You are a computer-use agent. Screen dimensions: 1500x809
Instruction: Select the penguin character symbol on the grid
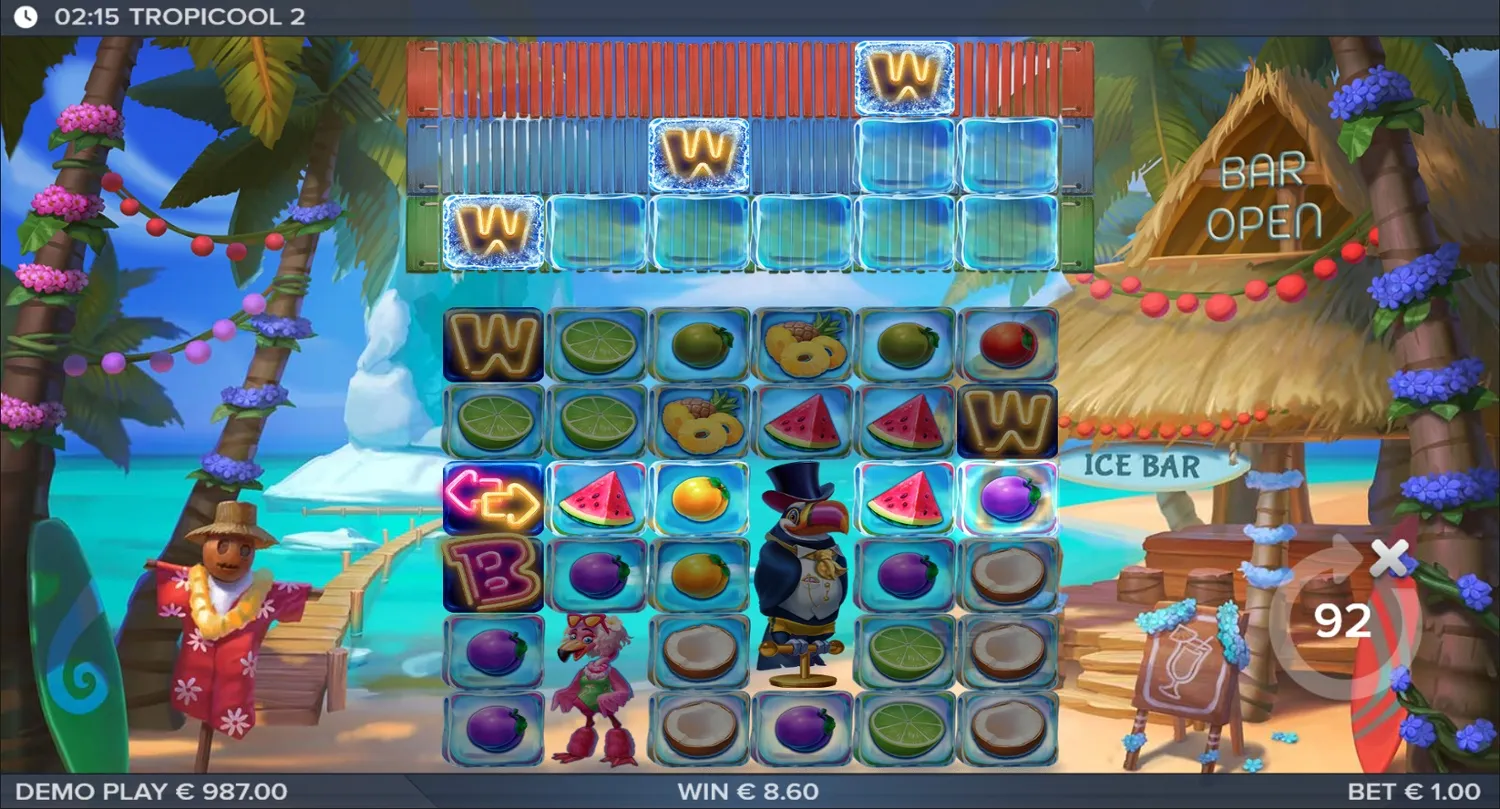803,555
